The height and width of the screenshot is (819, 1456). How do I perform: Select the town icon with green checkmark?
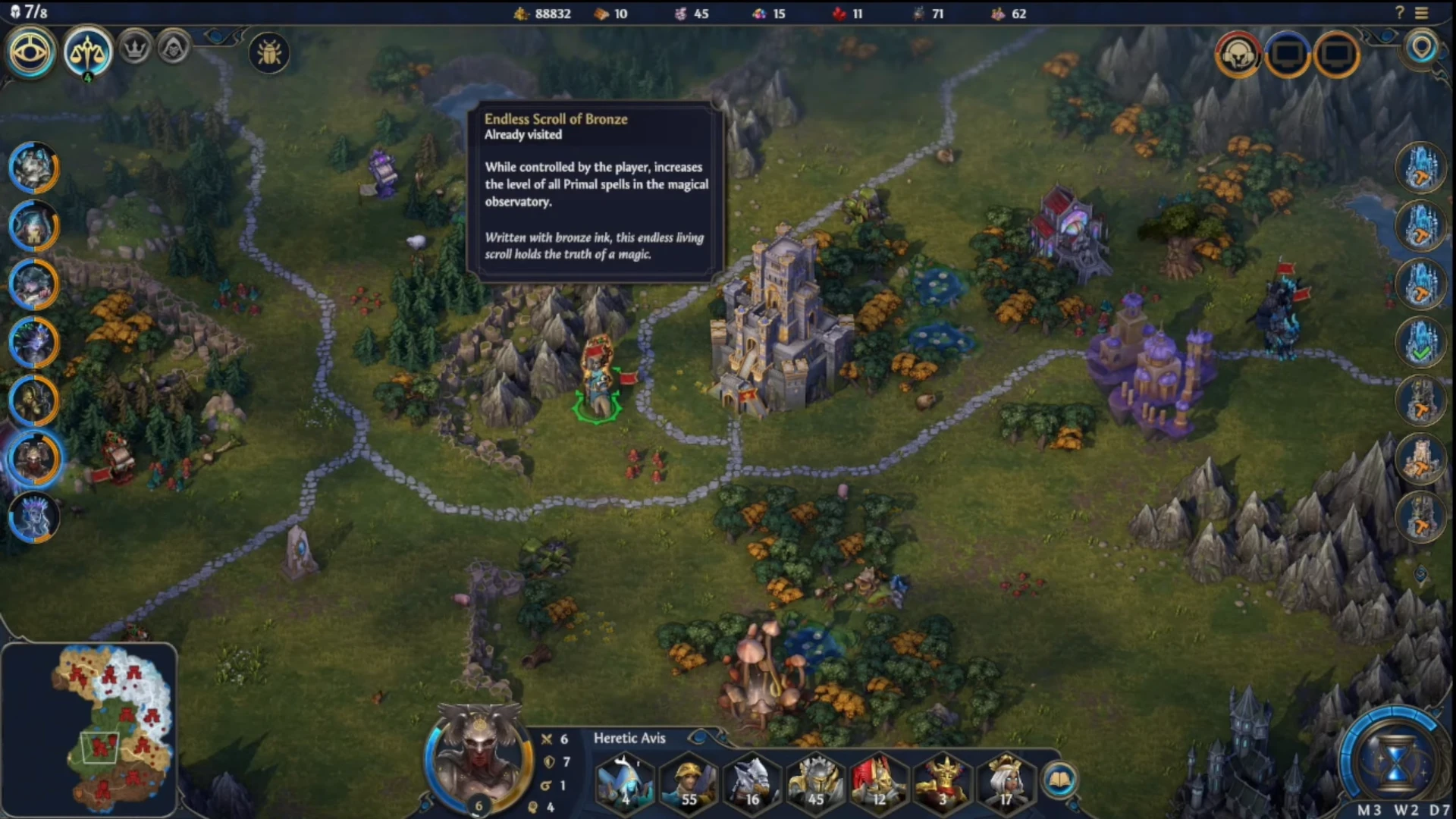tap(1421, 342)
